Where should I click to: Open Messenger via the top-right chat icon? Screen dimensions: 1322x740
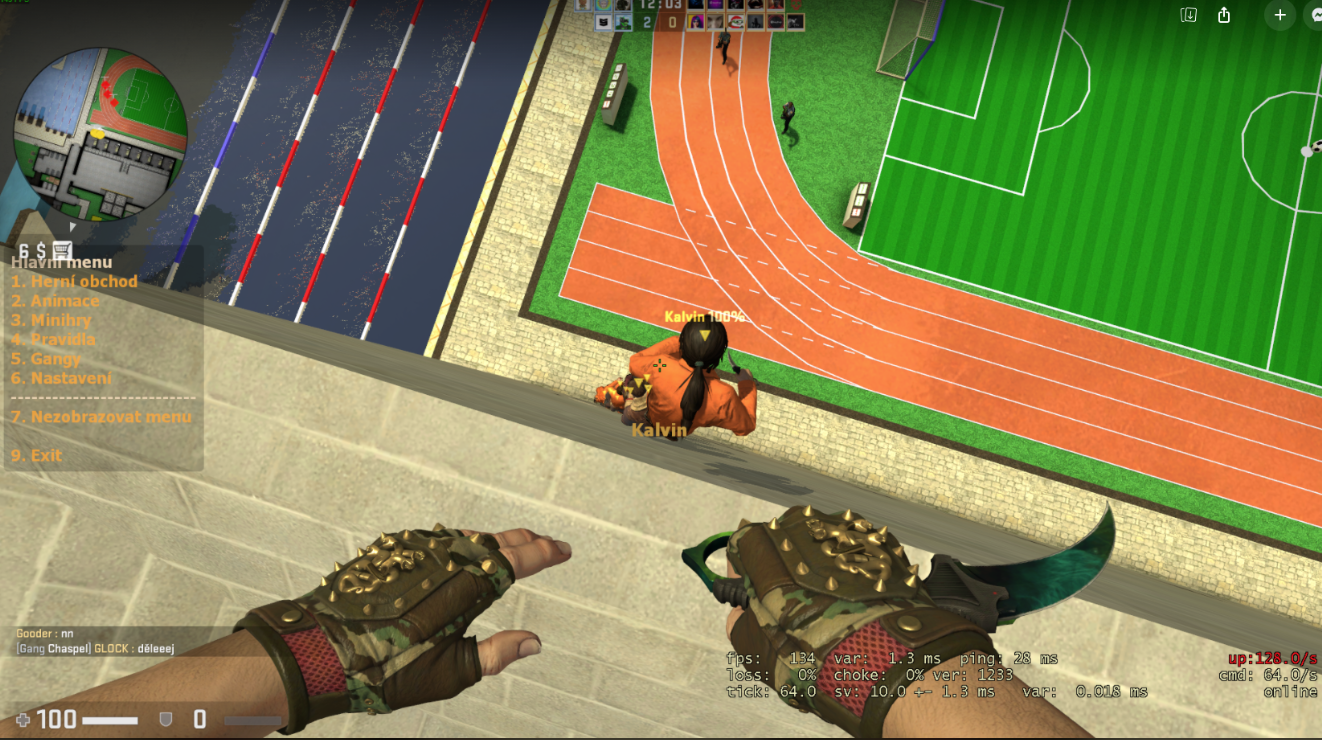(x=1317, y=15)
